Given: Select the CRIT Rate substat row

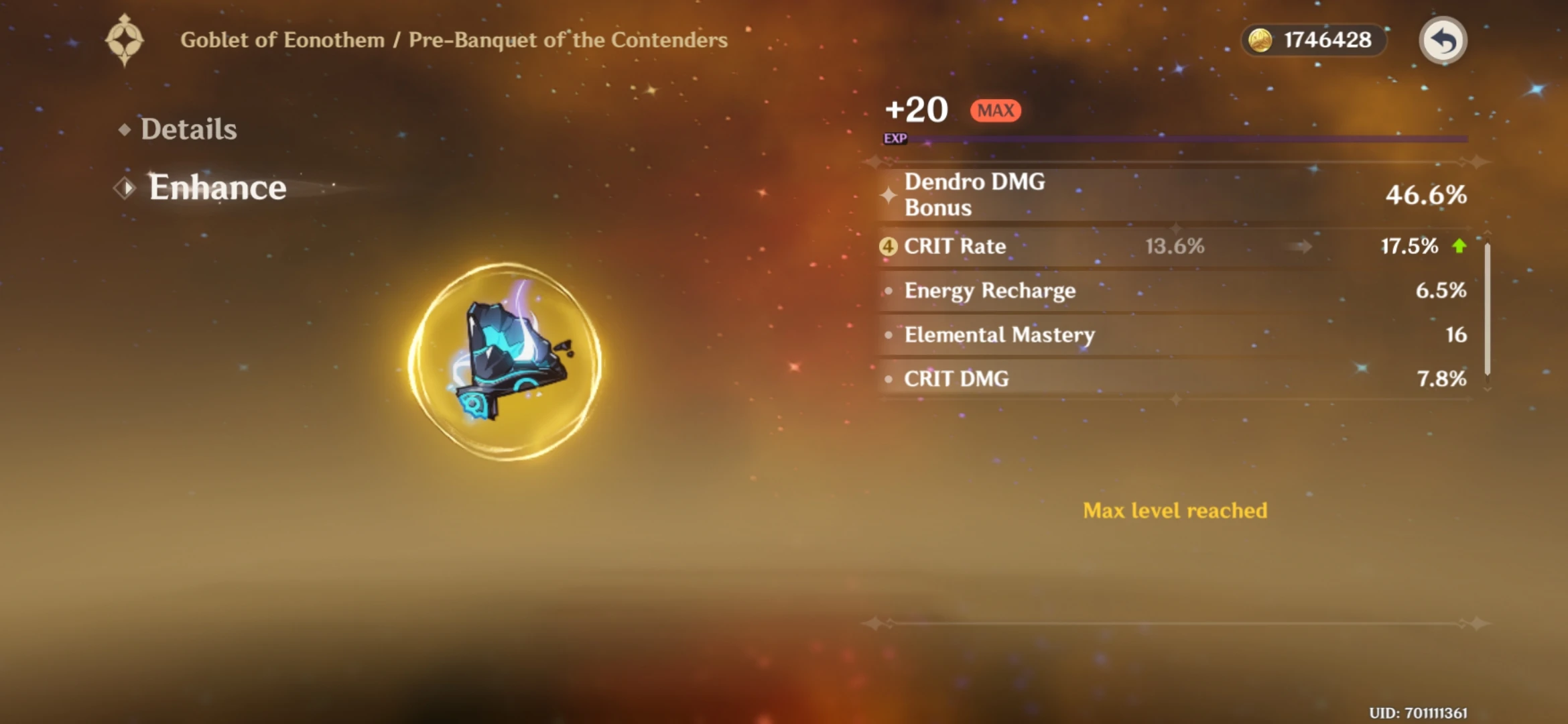Looking at the screenshot, I should pos(1139,247).
